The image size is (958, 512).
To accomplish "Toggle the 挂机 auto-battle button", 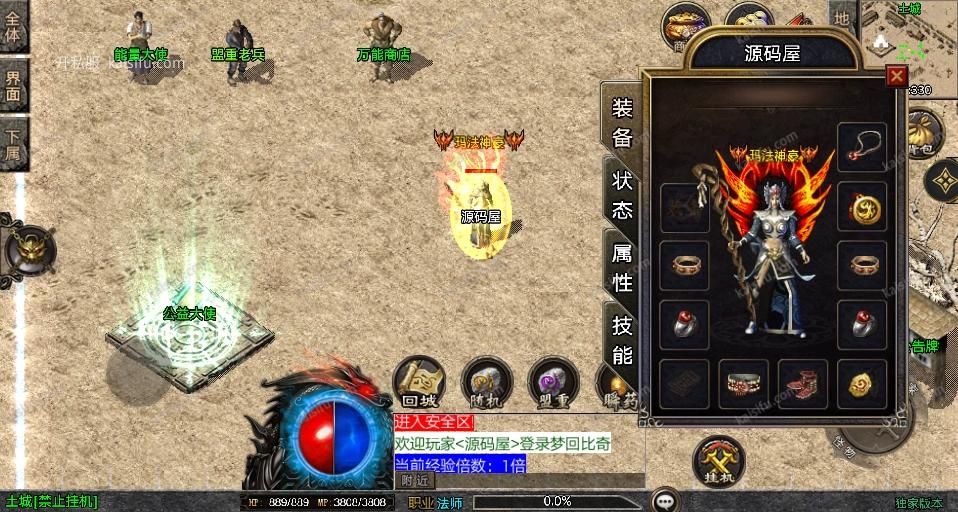I will pyautogui.click(x=718, y=461).
